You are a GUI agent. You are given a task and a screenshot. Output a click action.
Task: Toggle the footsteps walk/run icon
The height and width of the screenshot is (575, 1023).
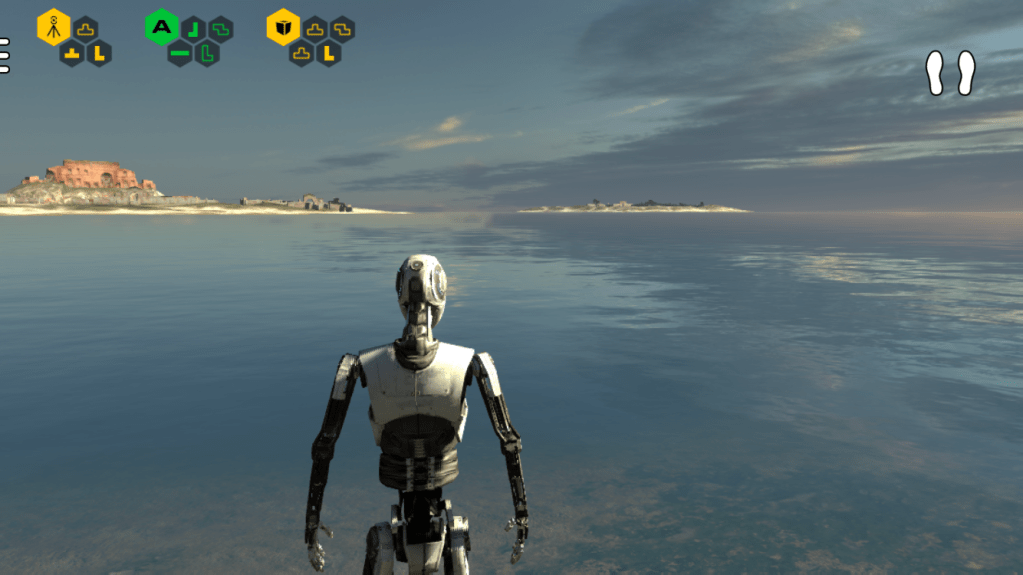tap(950, 73)
